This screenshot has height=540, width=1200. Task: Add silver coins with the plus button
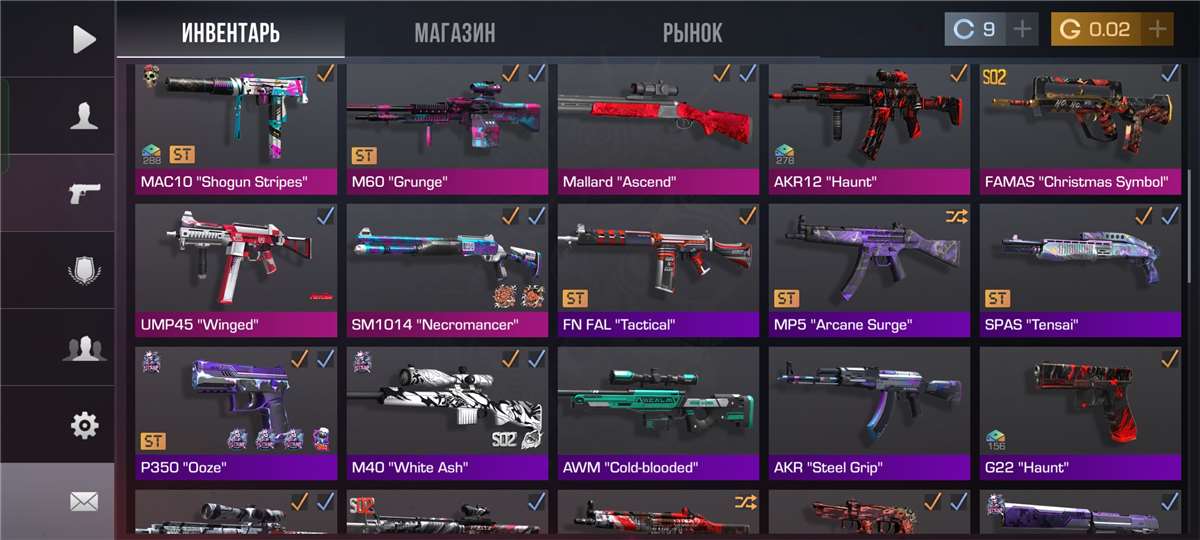pyautogui.click(x=1022, y=30)
